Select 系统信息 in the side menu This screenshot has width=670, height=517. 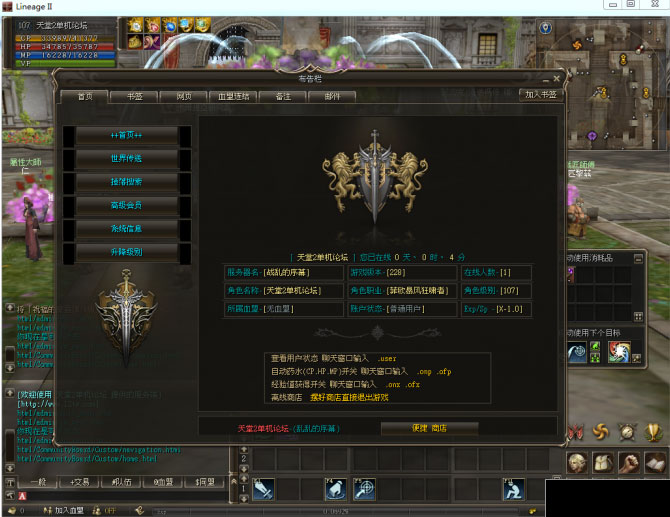(x=126, y=228)
